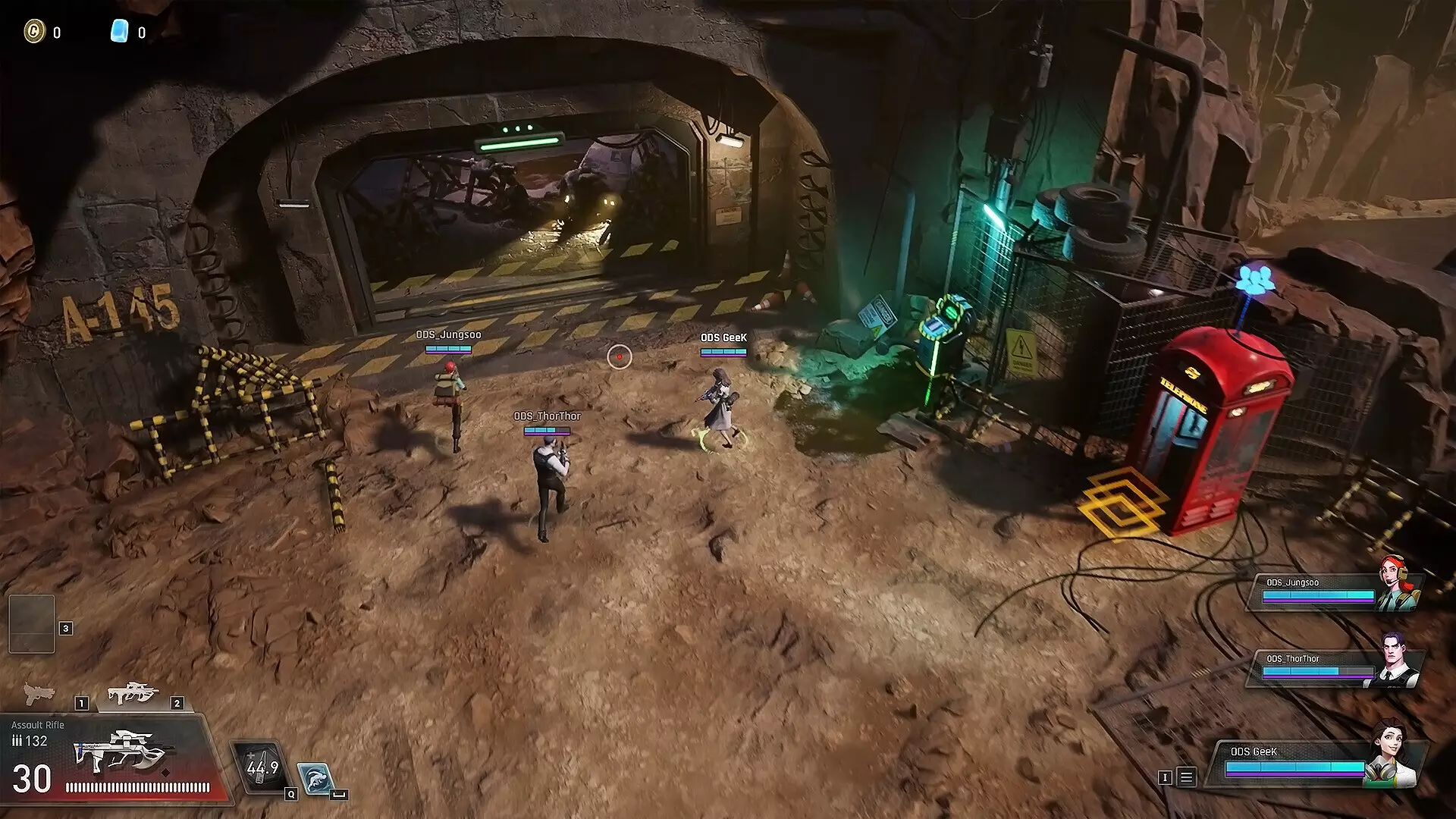Click the red targeting reticle at screen center
Image resolution: width=1456 pixels, height=819 pixels.
[x=620, y=357]
